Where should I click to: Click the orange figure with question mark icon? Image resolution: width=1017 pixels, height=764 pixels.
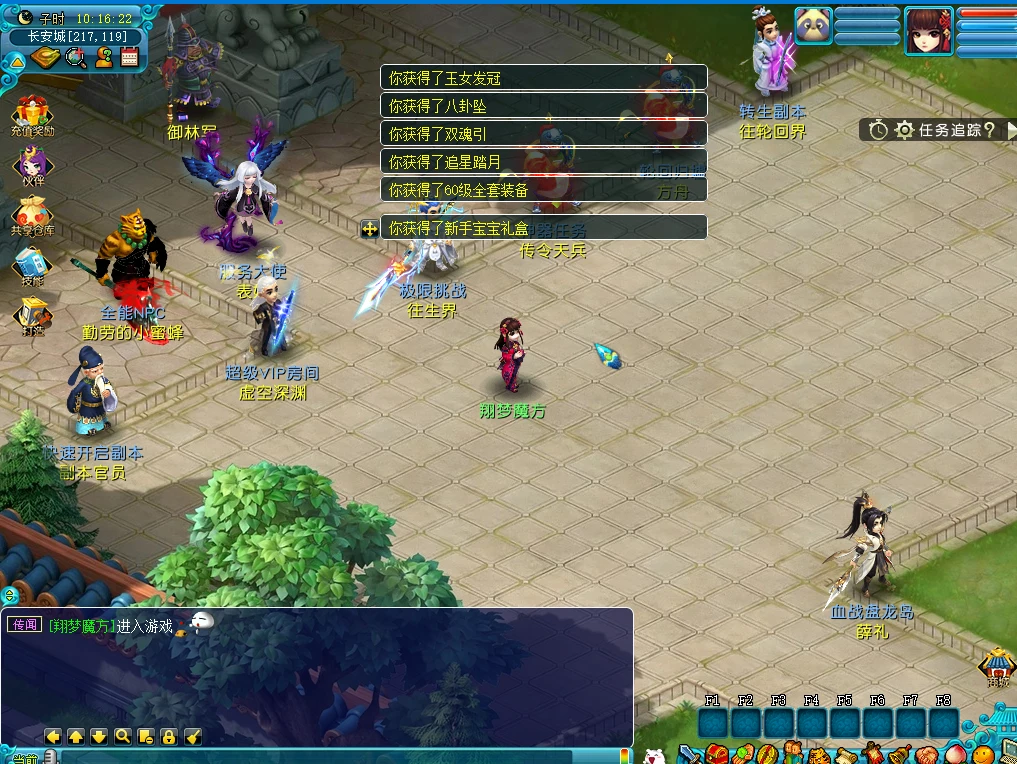pos(103,57)
